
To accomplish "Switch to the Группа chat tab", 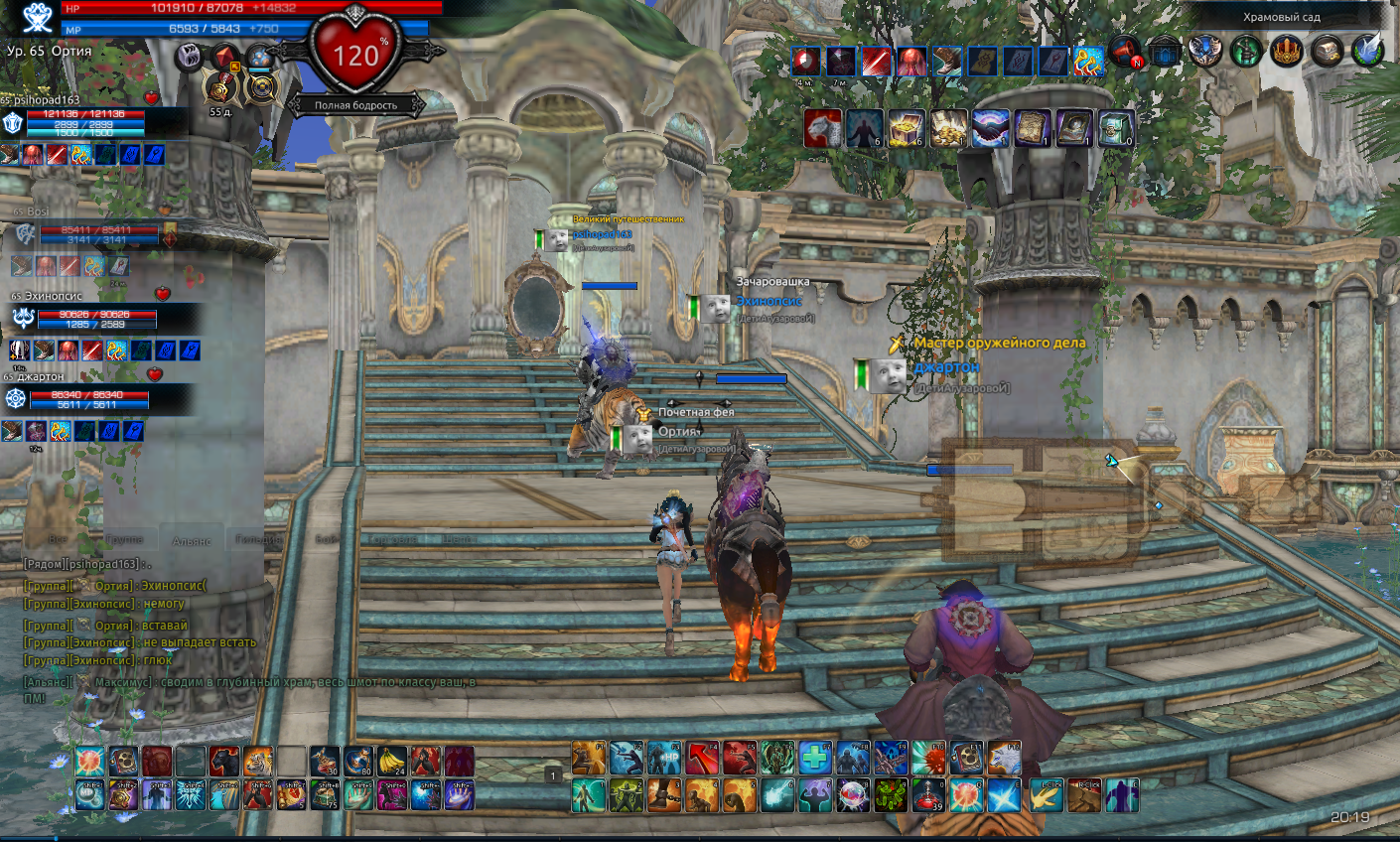I will point(124,539).
